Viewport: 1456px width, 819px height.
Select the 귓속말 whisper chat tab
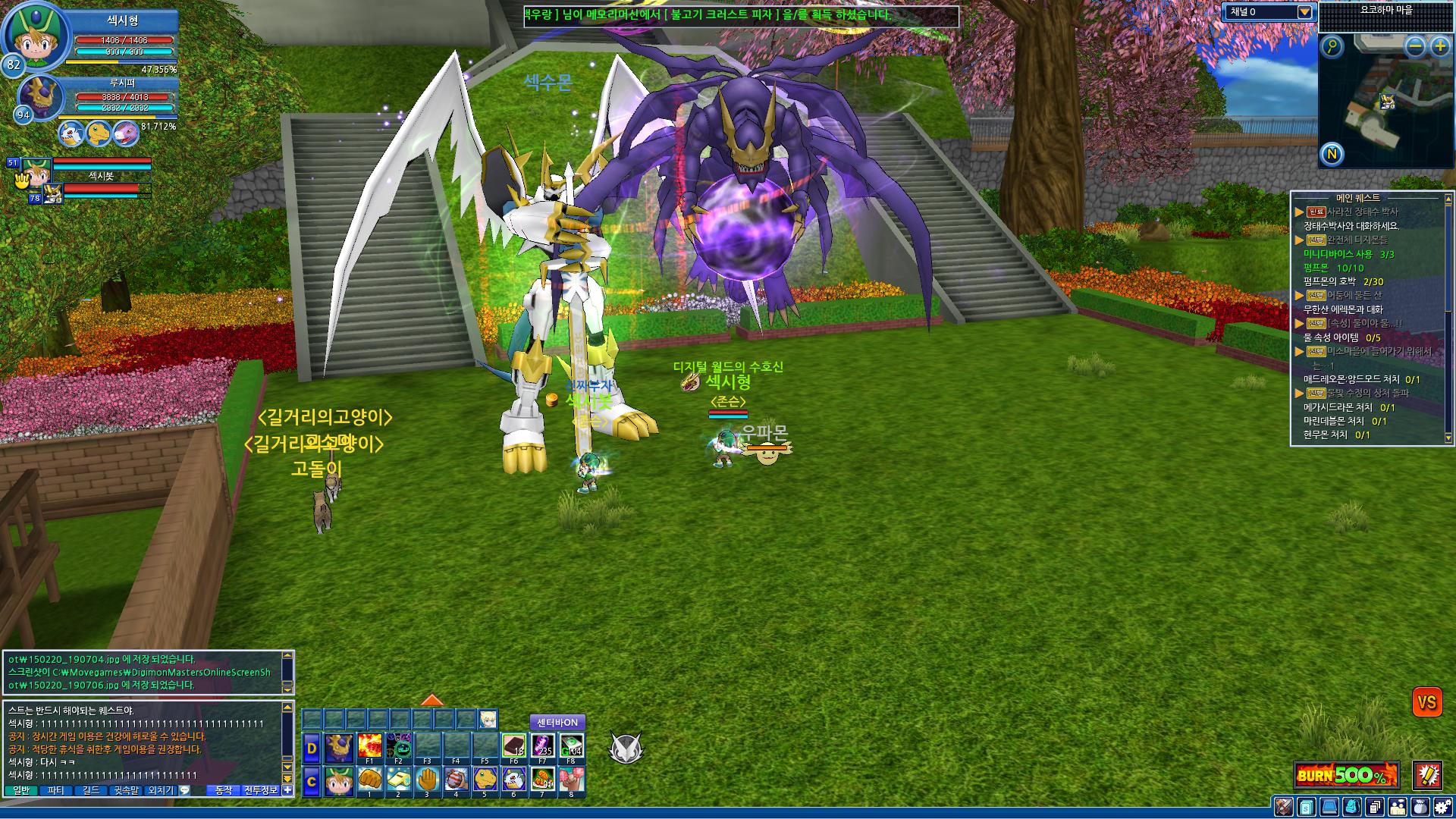[126, 790]
